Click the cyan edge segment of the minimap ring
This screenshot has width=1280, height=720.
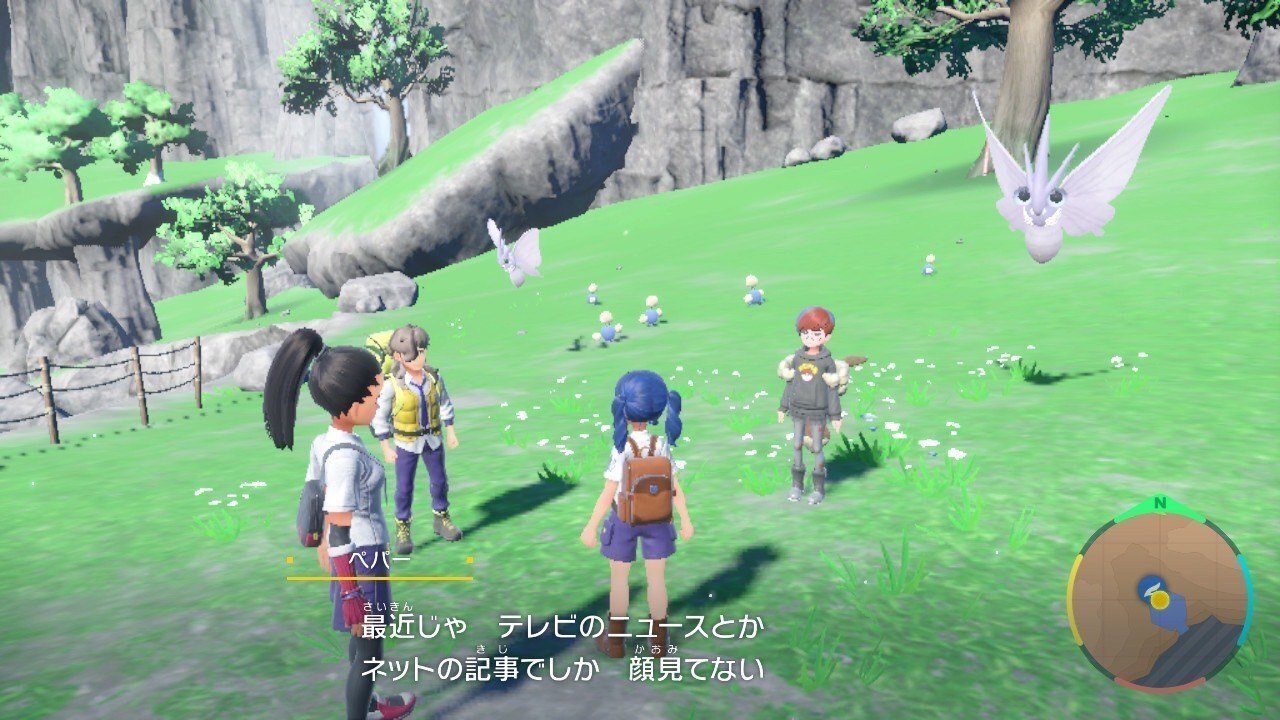point(1247,595)
